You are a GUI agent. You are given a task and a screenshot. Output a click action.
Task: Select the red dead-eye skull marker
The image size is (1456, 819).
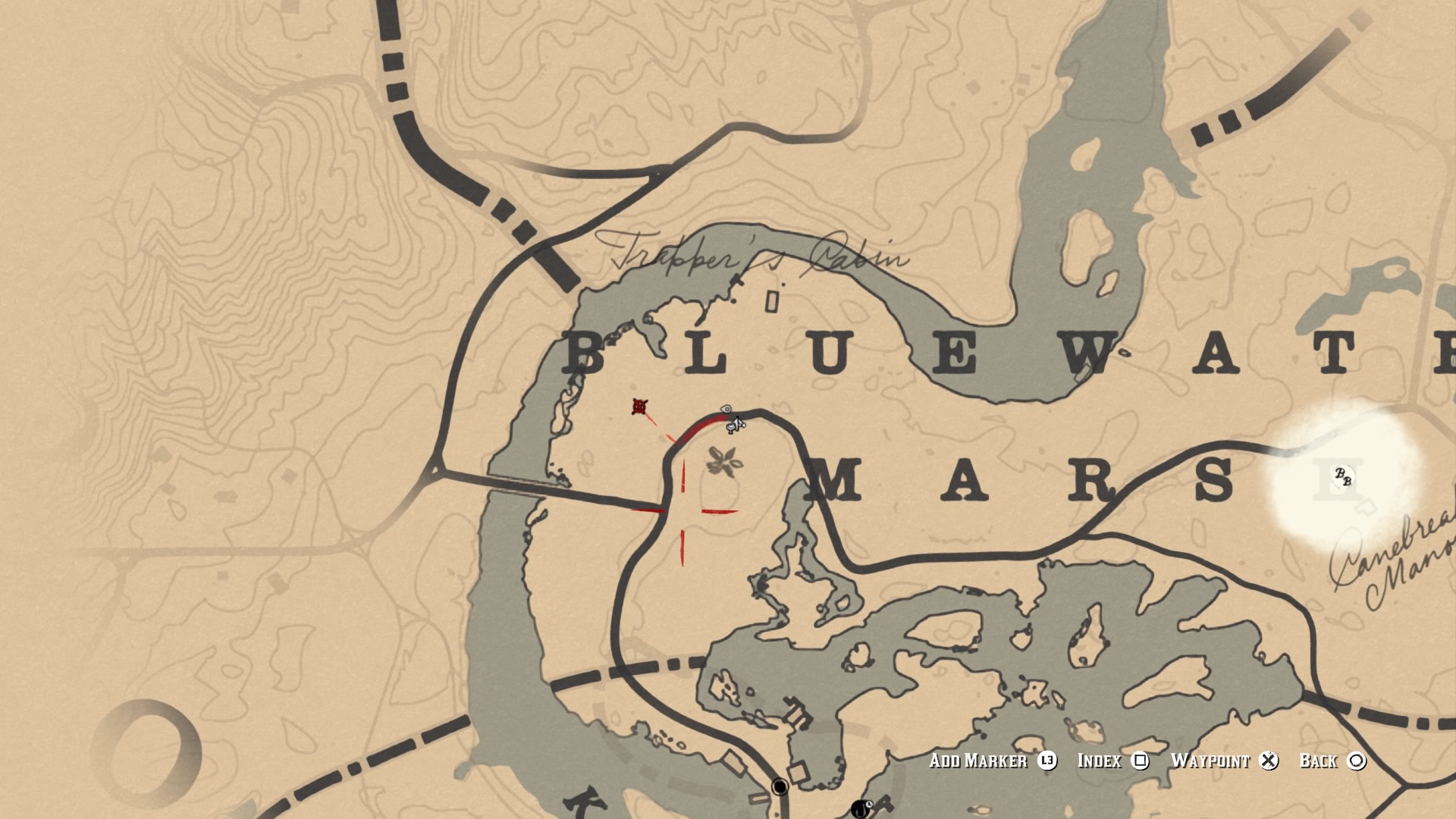click(x=641, y=407)
